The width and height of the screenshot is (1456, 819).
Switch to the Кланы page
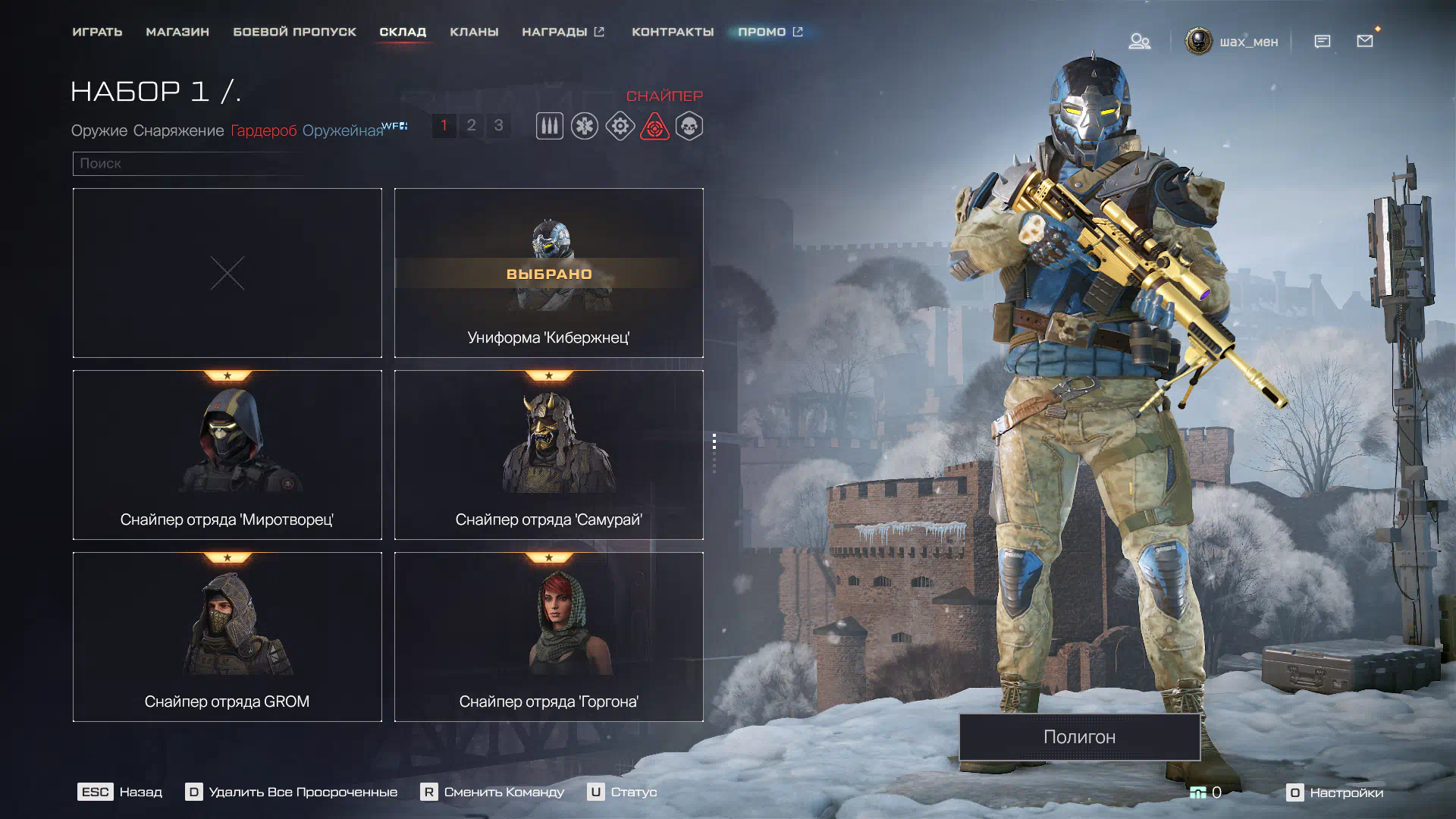coord(474,32)
